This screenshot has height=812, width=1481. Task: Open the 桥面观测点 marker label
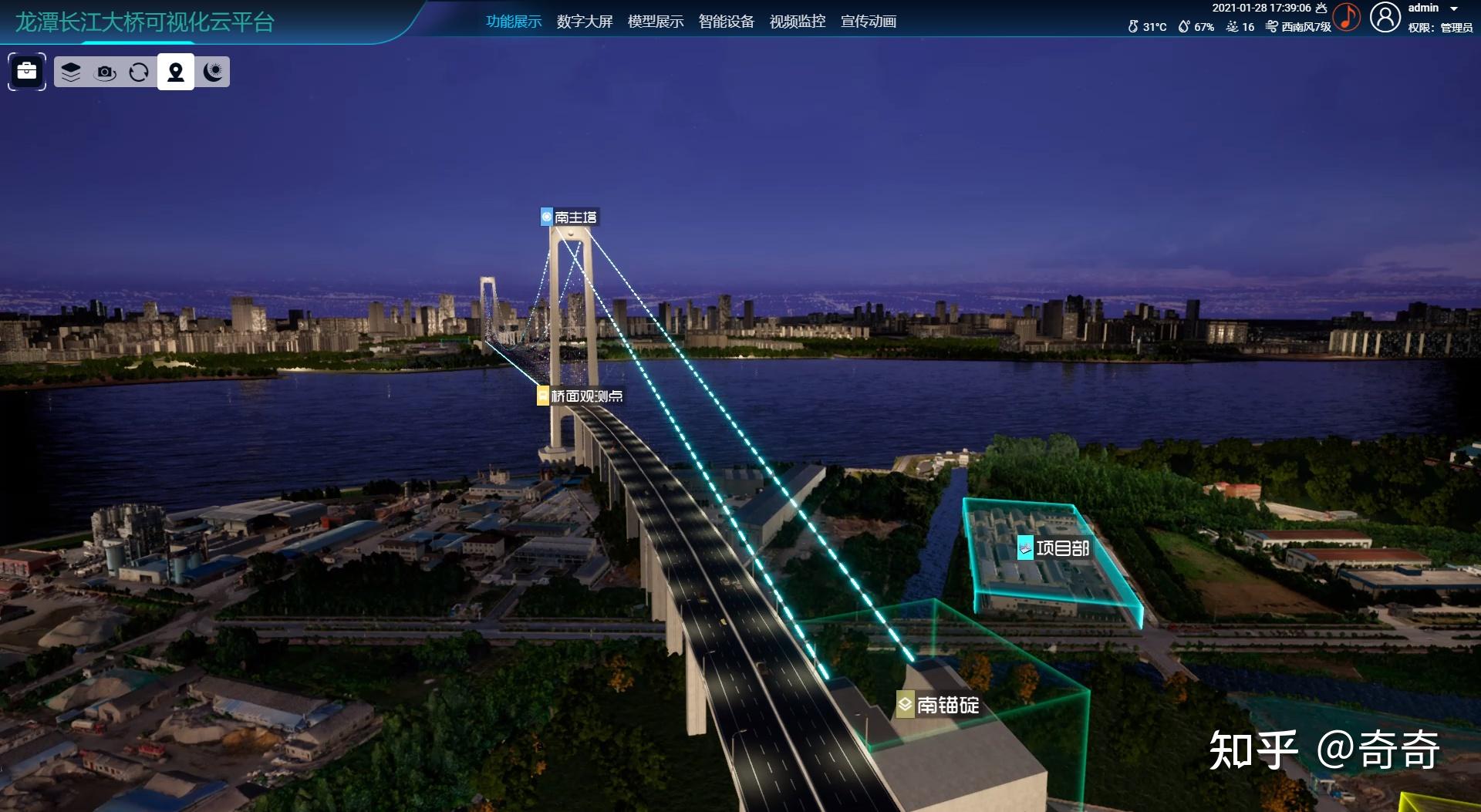(x=581, y=396)
